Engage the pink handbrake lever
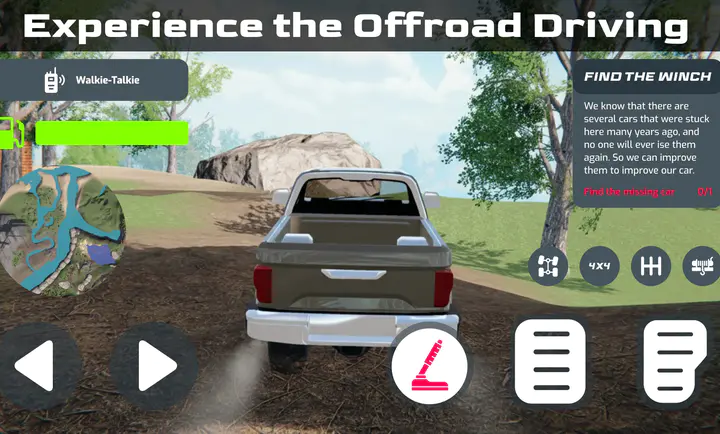The height and width of the screenshot is (434, 720). 429,368
